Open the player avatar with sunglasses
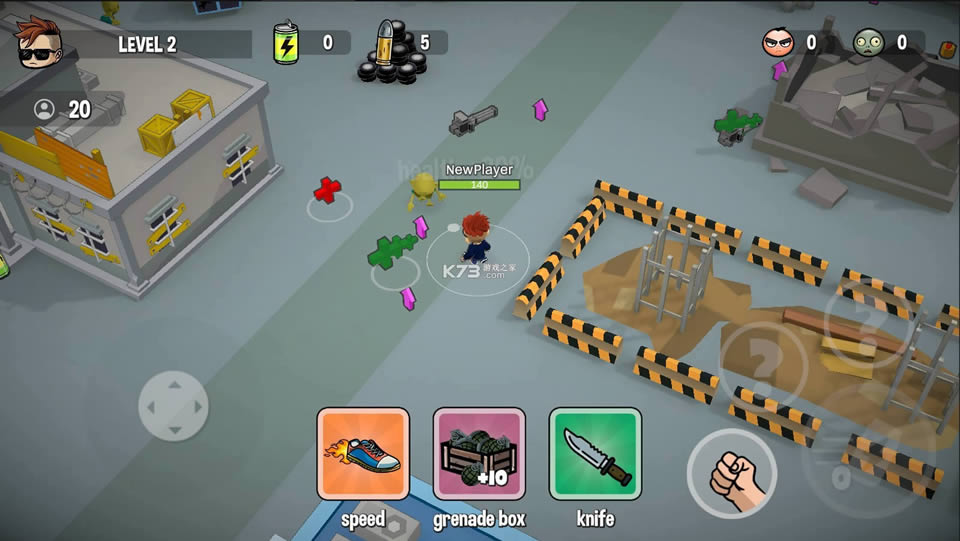 (40, 42)
